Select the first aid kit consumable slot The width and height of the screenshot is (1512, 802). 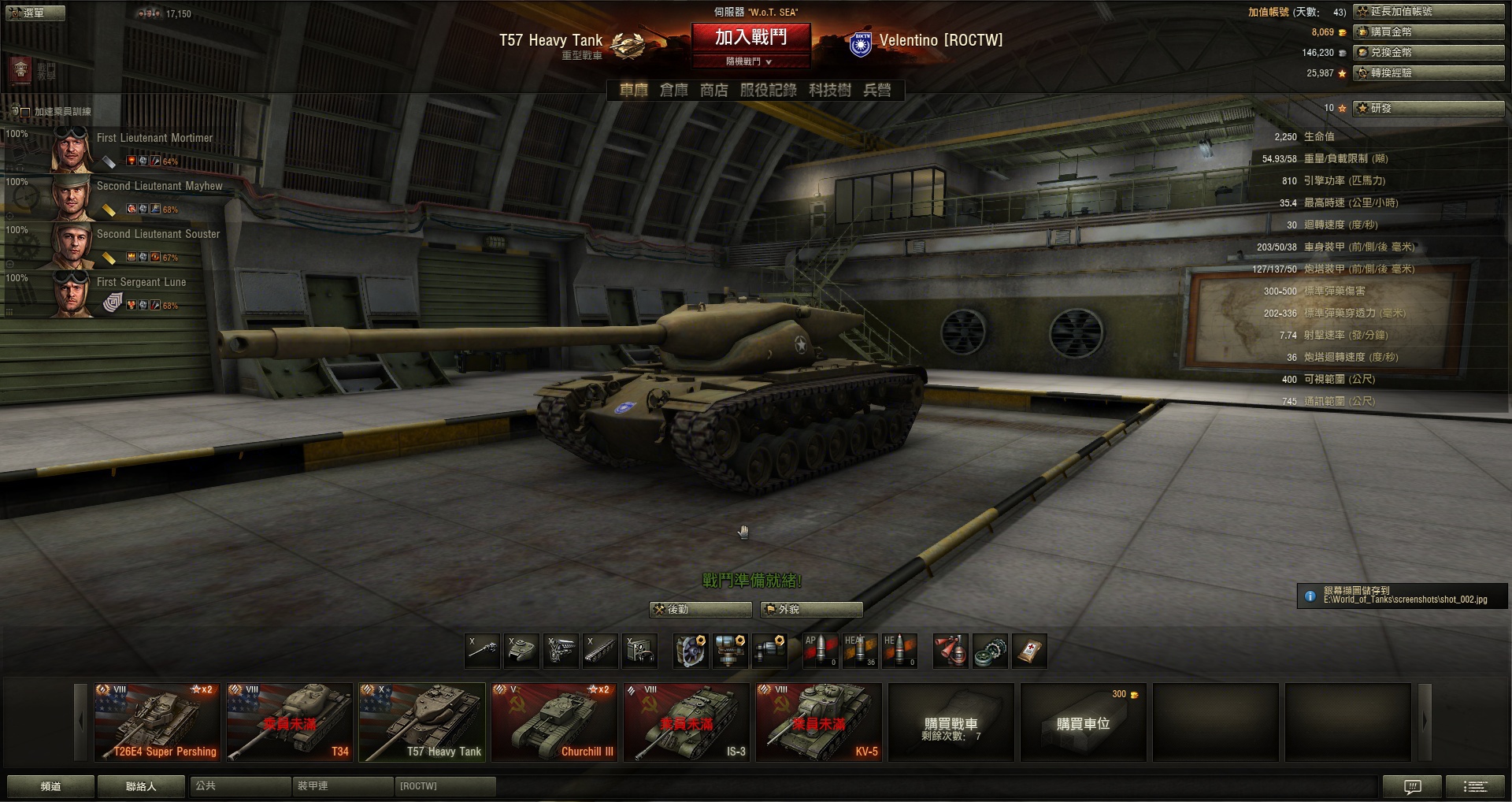1029,652
